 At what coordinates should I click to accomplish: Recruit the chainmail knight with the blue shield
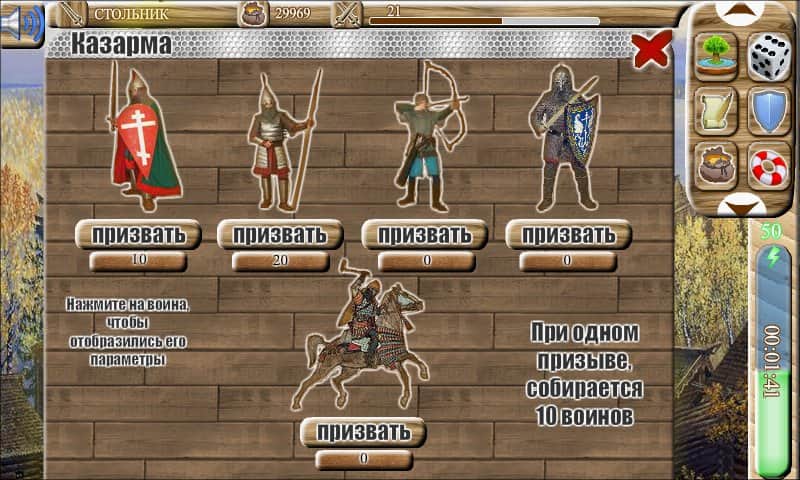(568, 236)
